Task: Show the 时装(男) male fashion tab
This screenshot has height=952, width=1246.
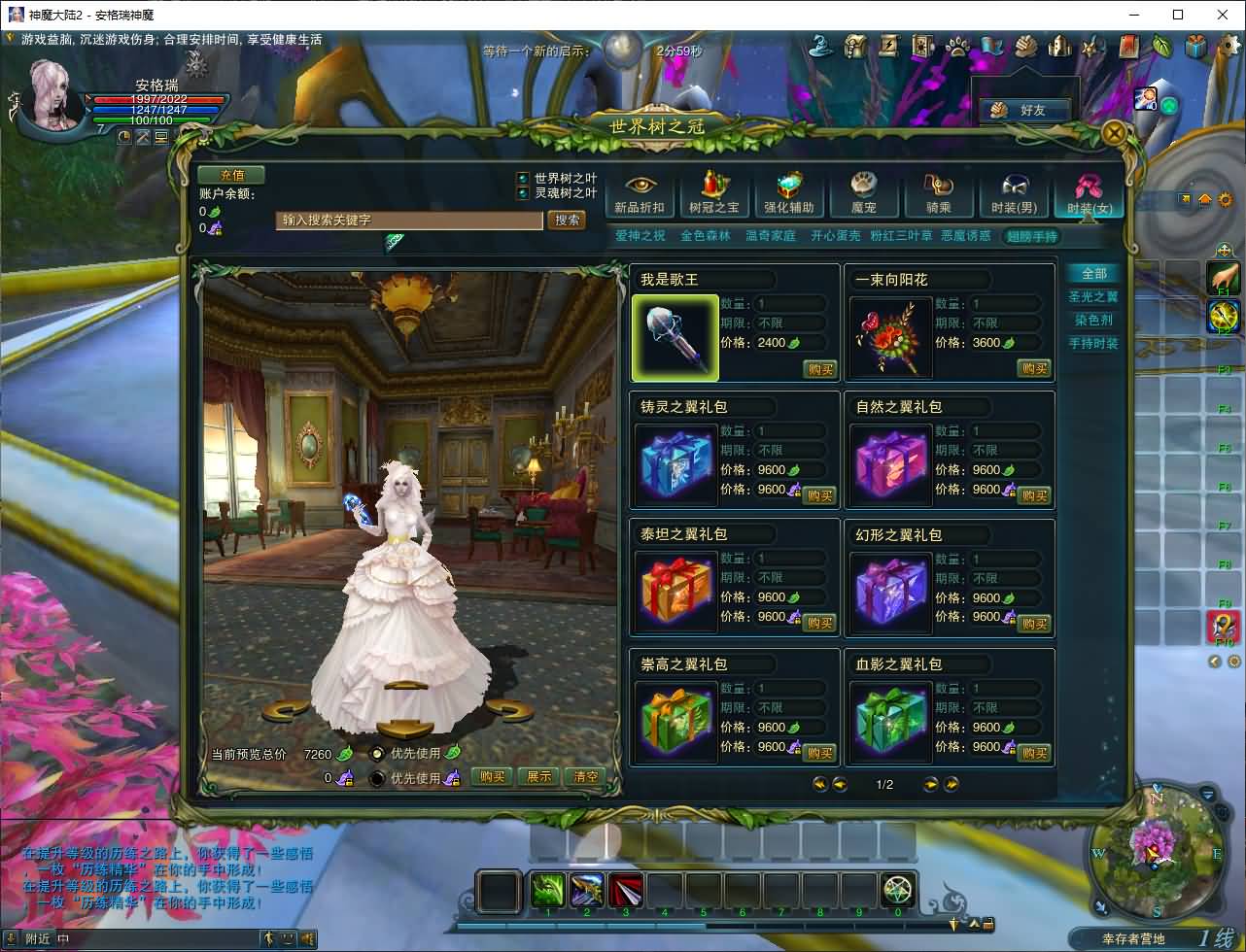Action: pyautogui.click(x=1013, y=194)
